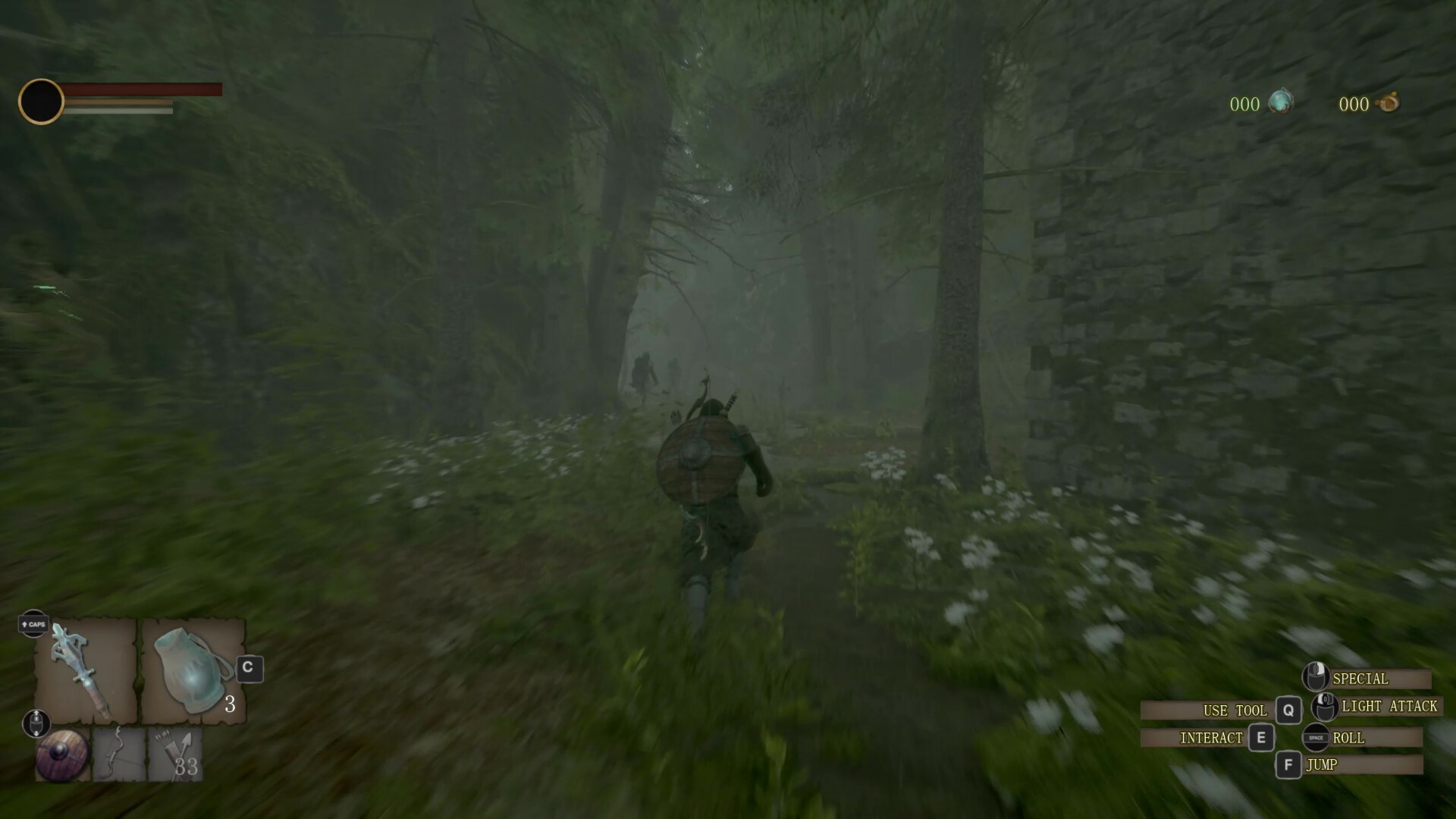Click the bow inventory slot
The height and width of the screenshot is (819, 1456).
[x=118, y=757]
